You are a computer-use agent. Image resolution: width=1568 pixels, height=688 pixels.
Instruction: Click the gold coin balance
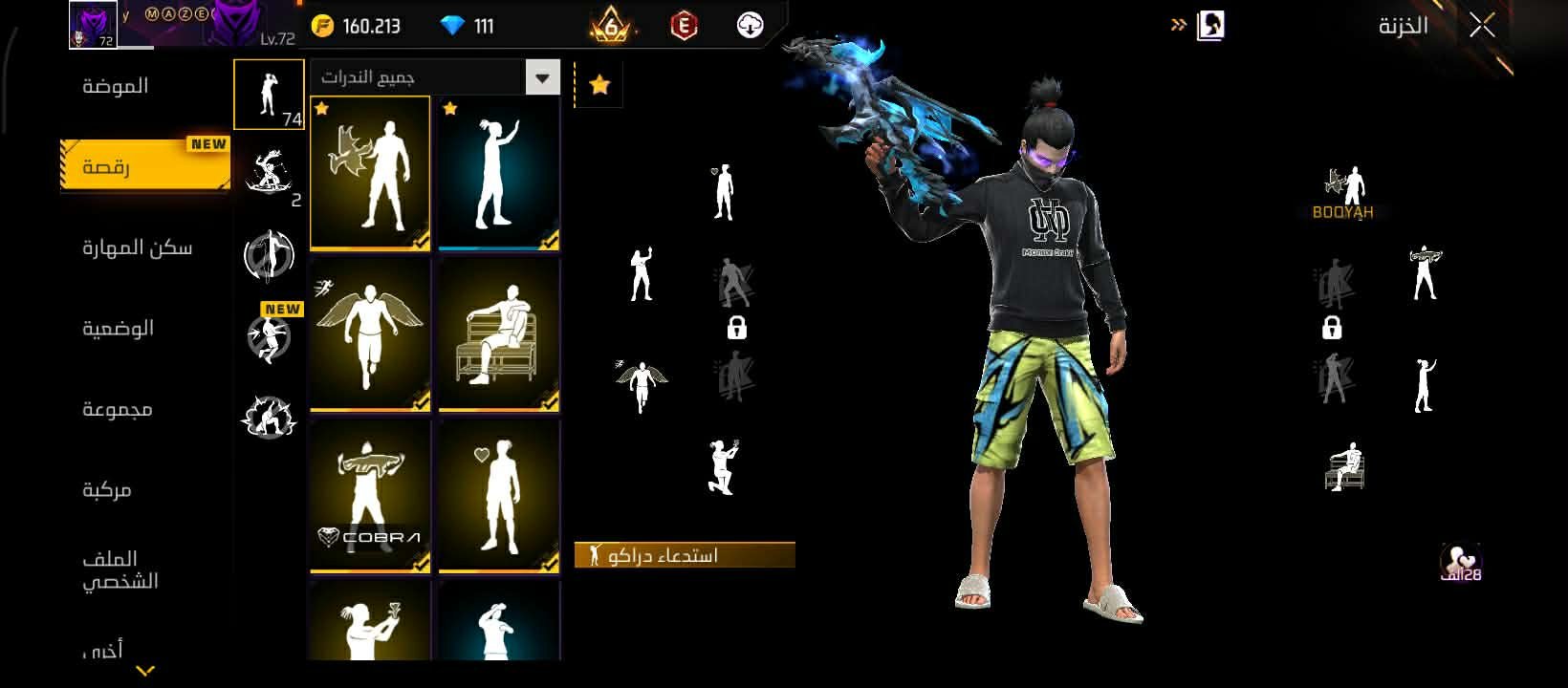(357, 26)
